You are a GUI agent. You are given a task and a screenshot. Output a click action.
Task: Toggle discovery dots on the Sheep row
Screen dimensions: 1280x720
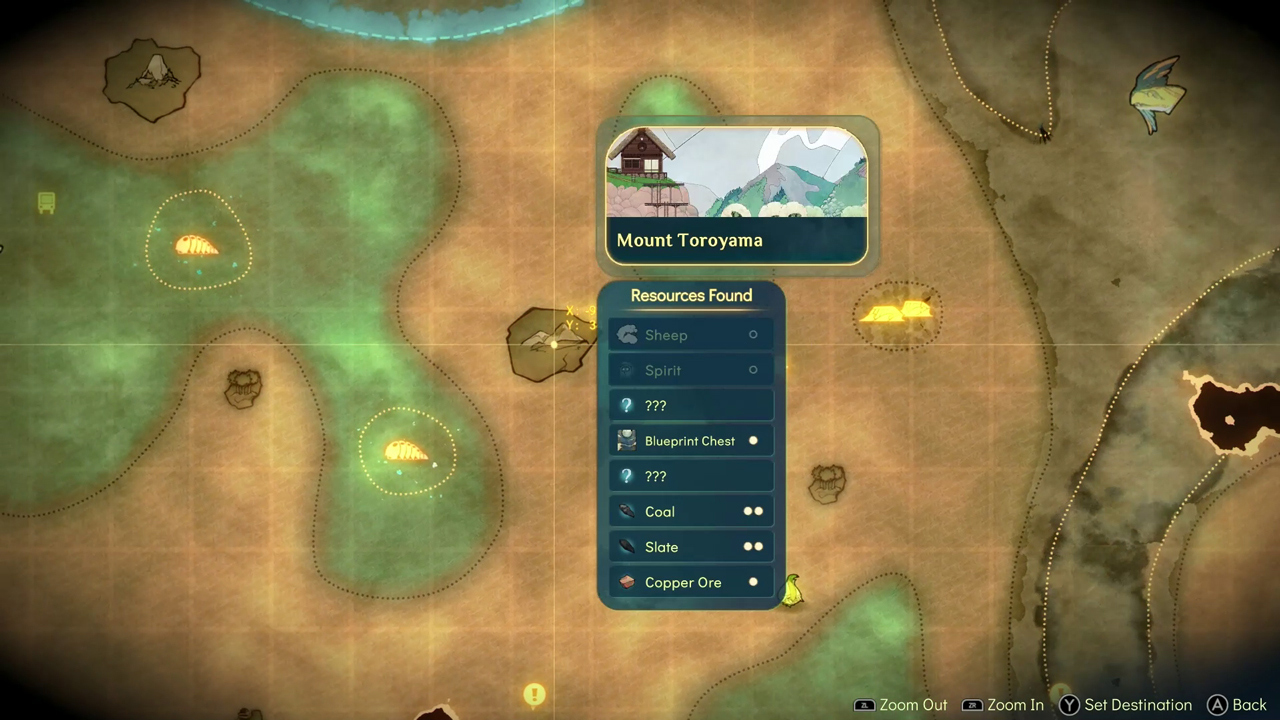tap(753, 335)
